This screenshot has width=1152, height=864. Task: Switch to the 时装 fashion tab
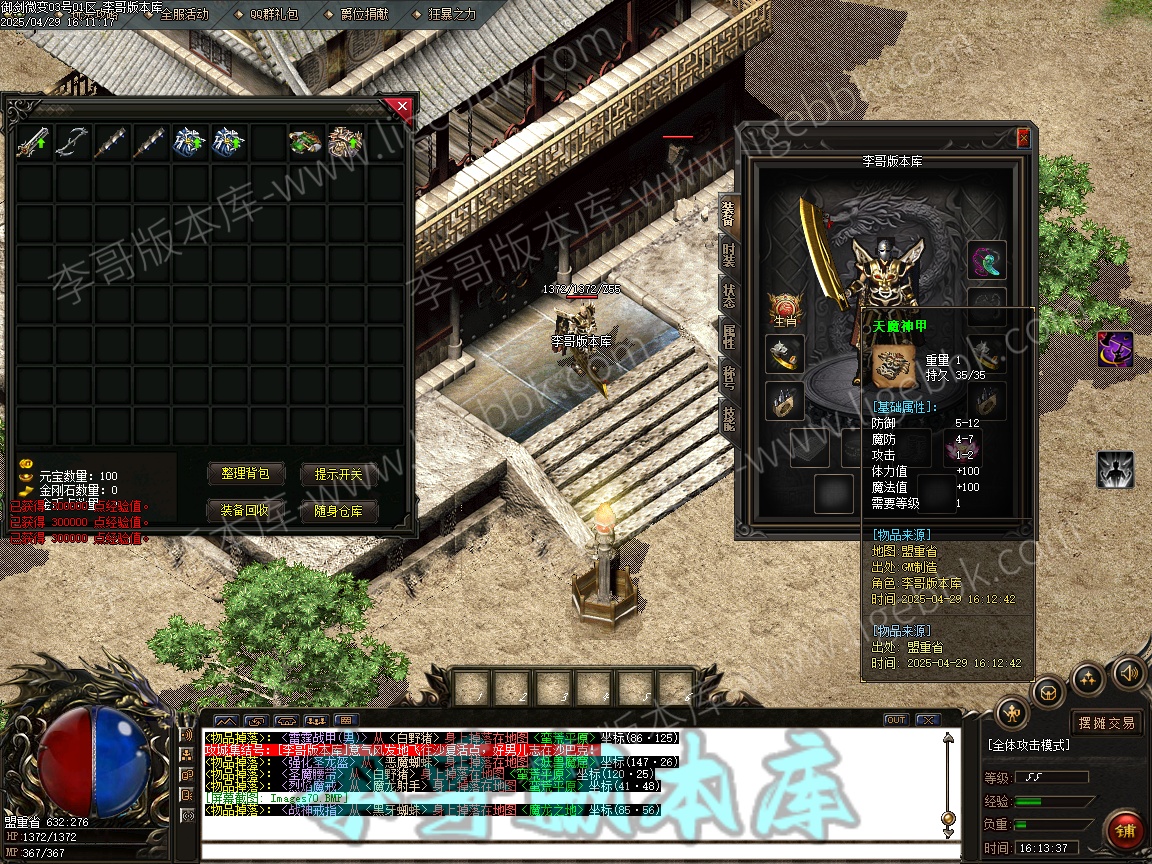click(729, 254)
